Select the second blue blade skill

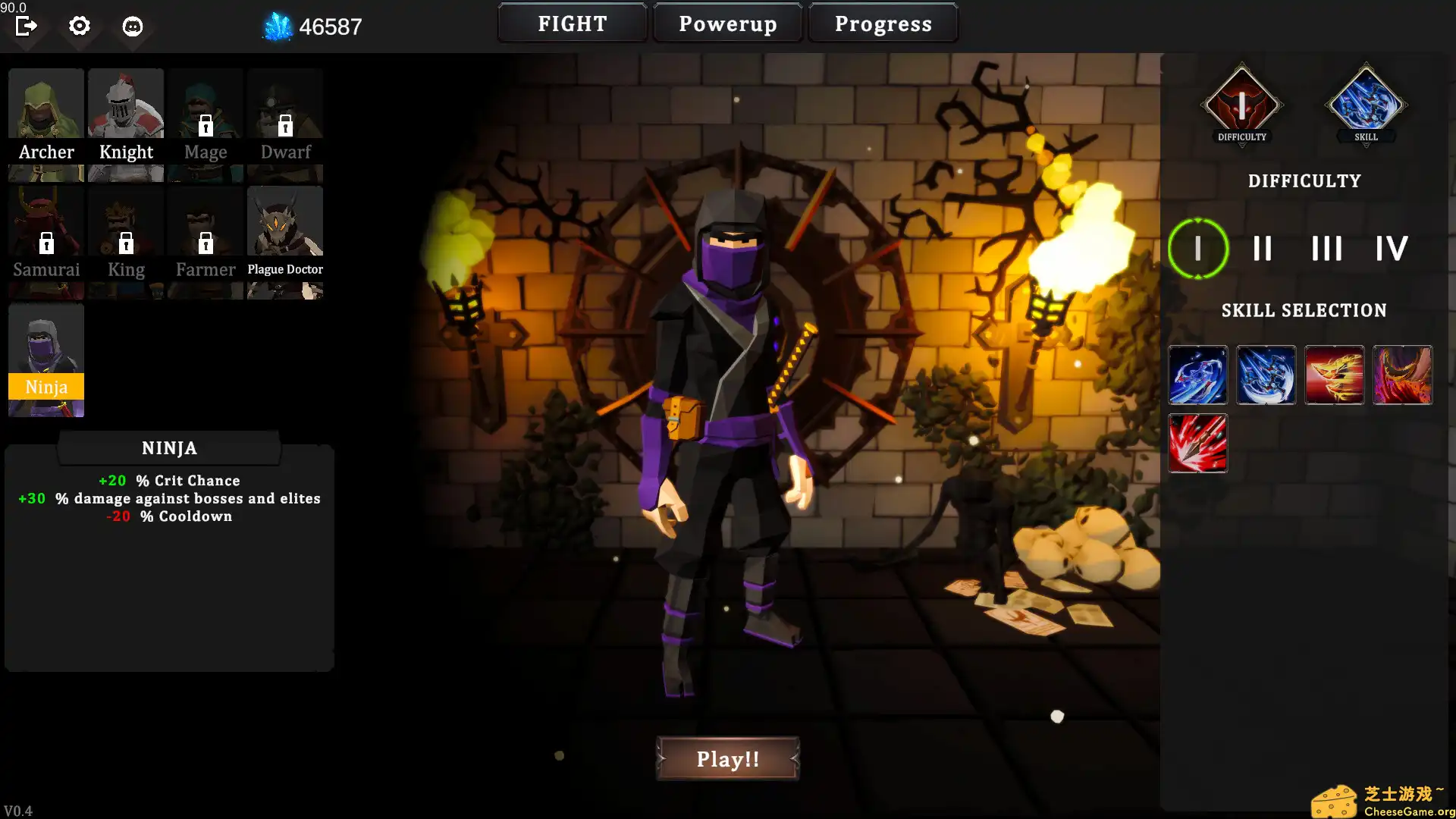pyautogui.click(x=1266, y=375)
